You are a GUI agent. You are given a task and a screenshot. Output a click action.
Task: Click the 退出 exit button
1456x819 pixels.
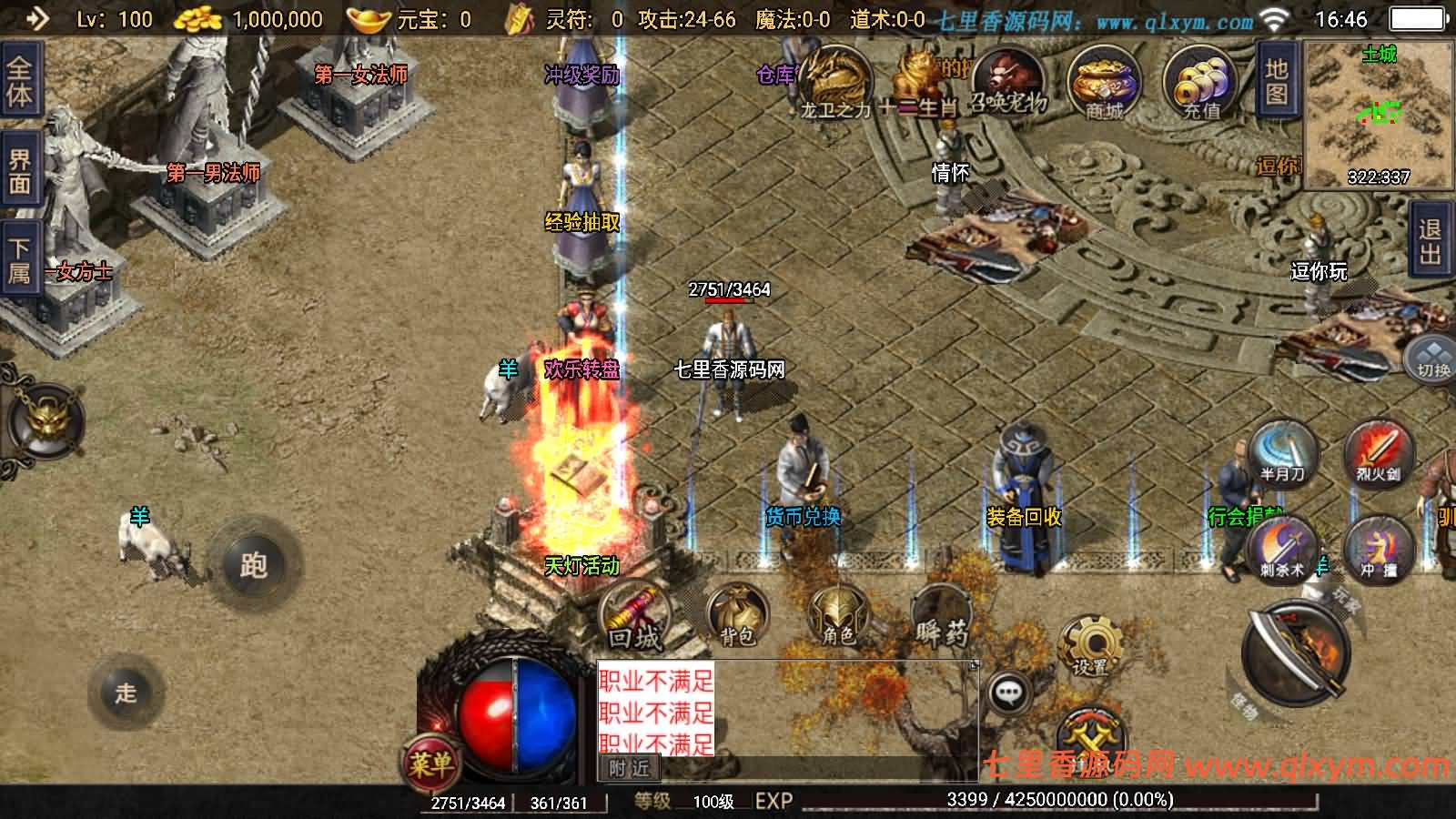coord(1430,241)
